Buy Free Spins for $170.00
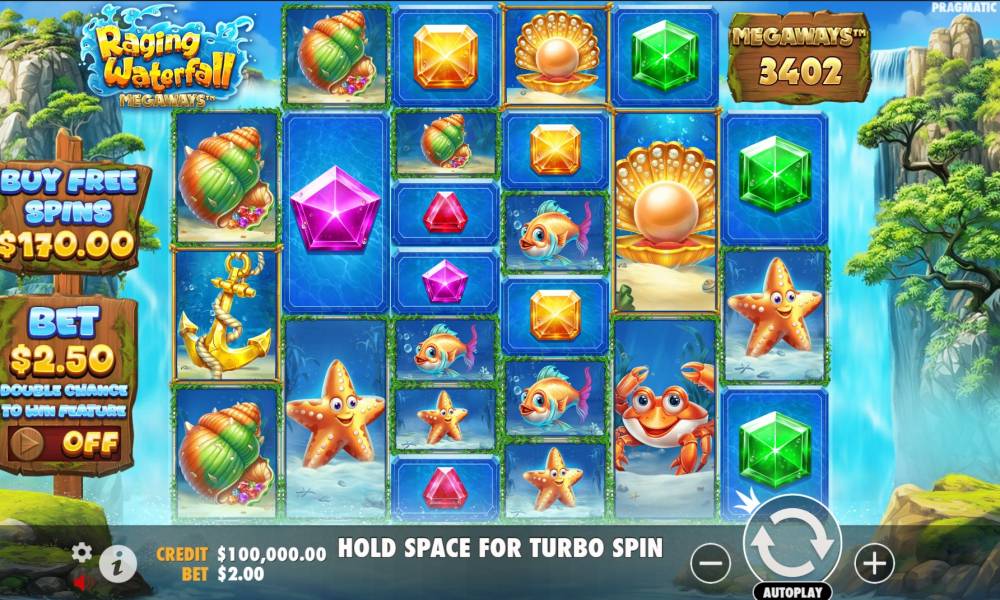This screenshot has width=1000, height=600. point(68,213)
